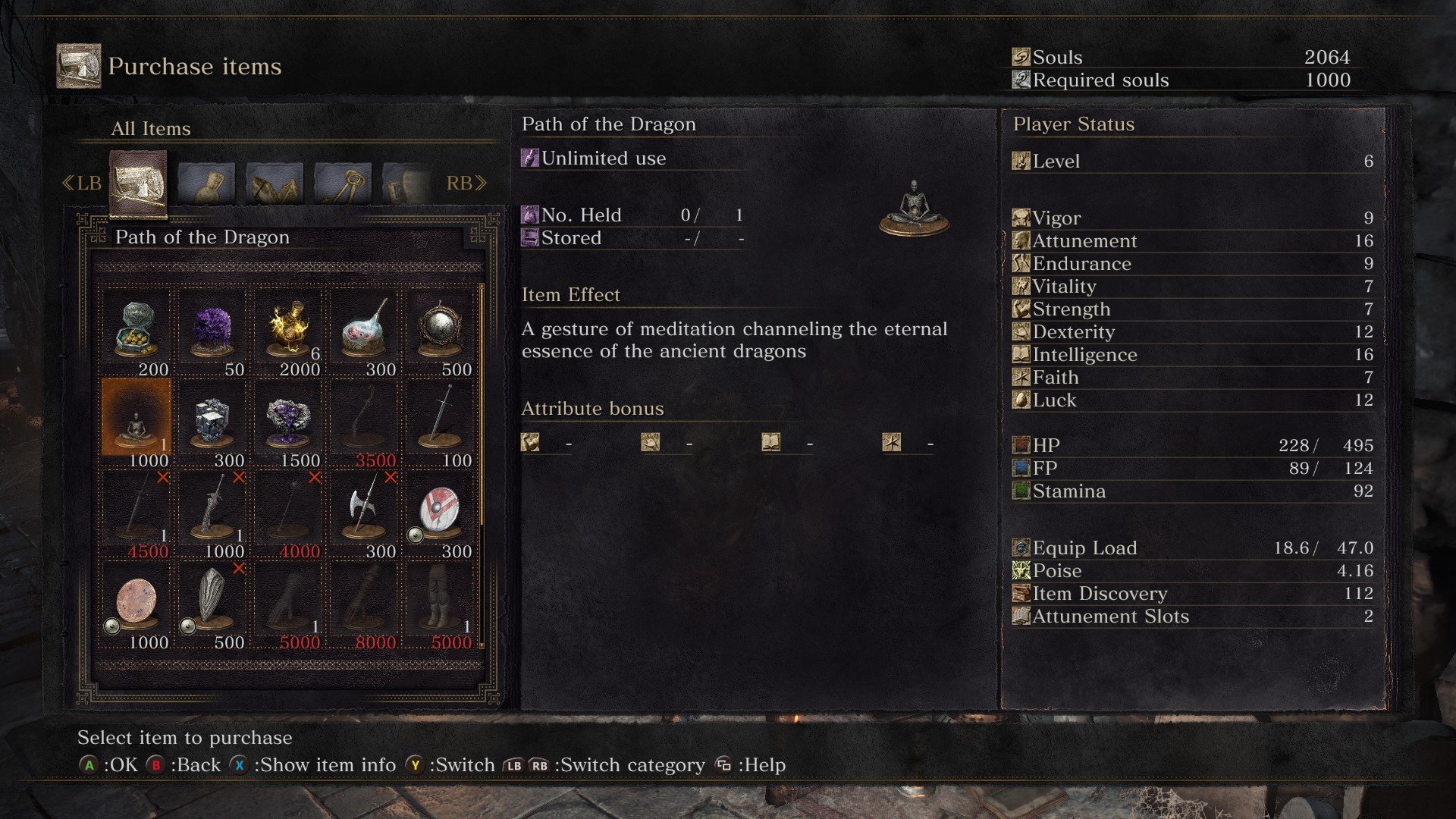Screen dimensions: 1456x819
Task: Switch to the keys category tab
Action: point(343,184)
